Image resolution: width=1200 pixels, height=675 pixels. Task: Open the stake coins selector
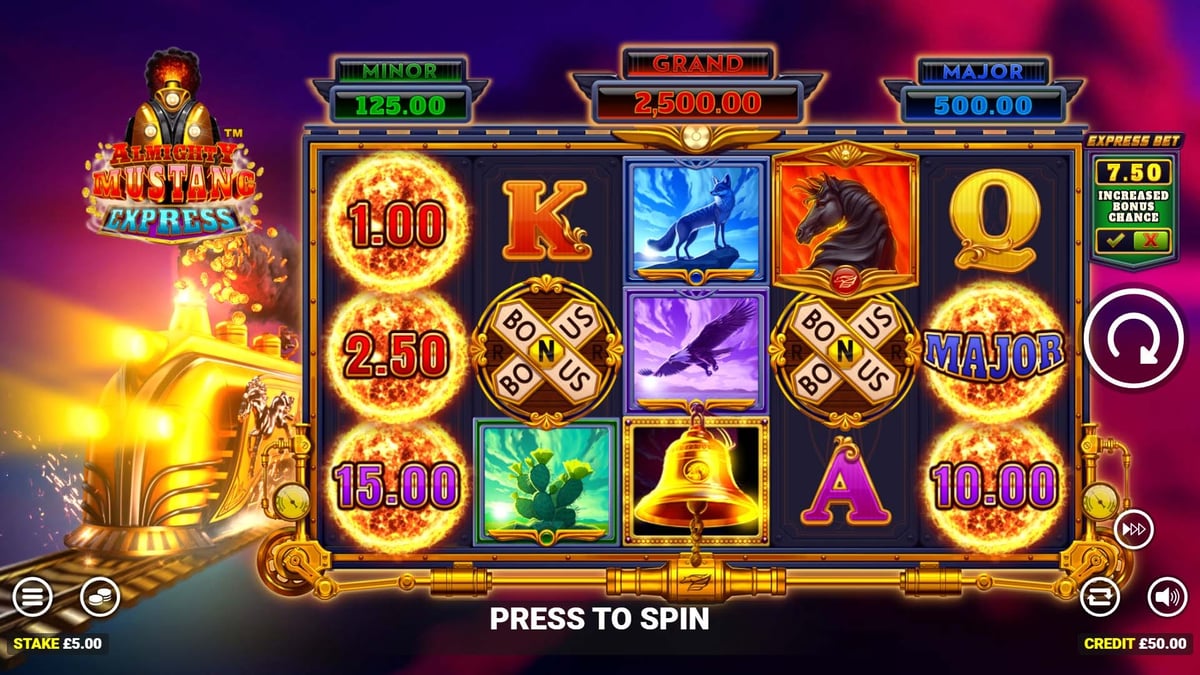[100, 597]
